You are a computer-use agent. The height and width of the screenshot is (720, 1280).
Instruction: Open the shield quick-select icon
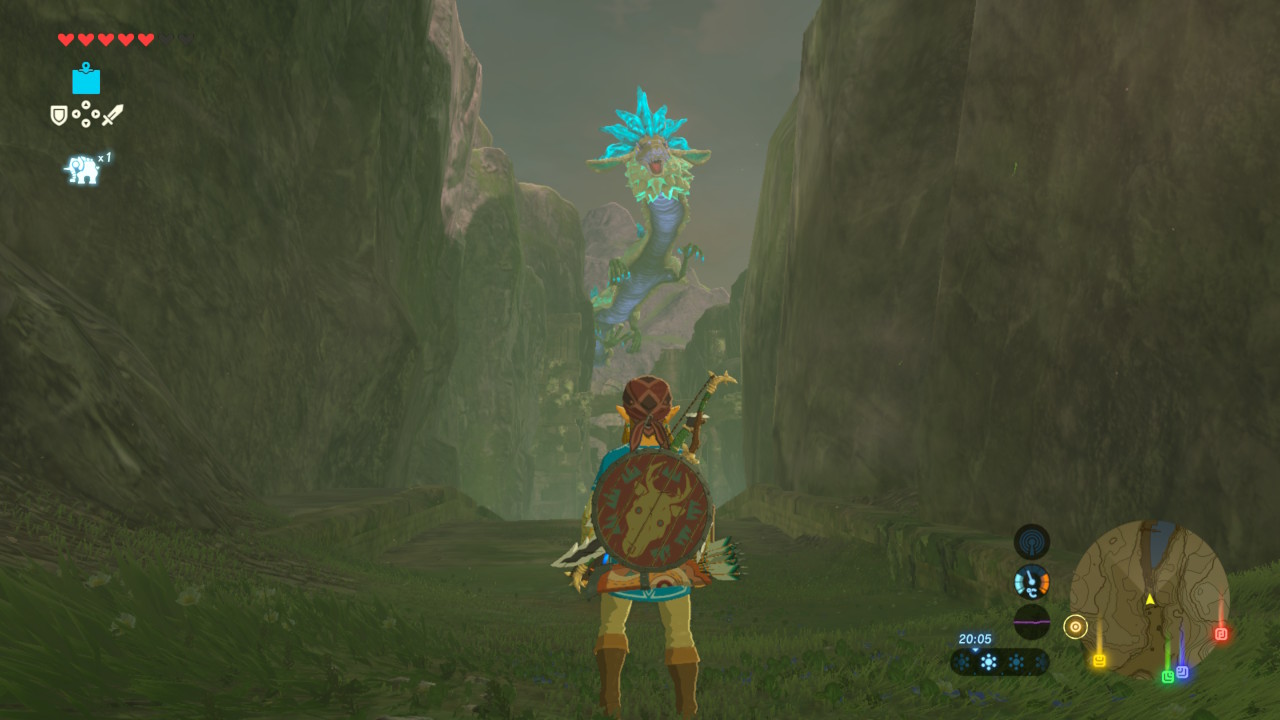(x=59, y=115)
